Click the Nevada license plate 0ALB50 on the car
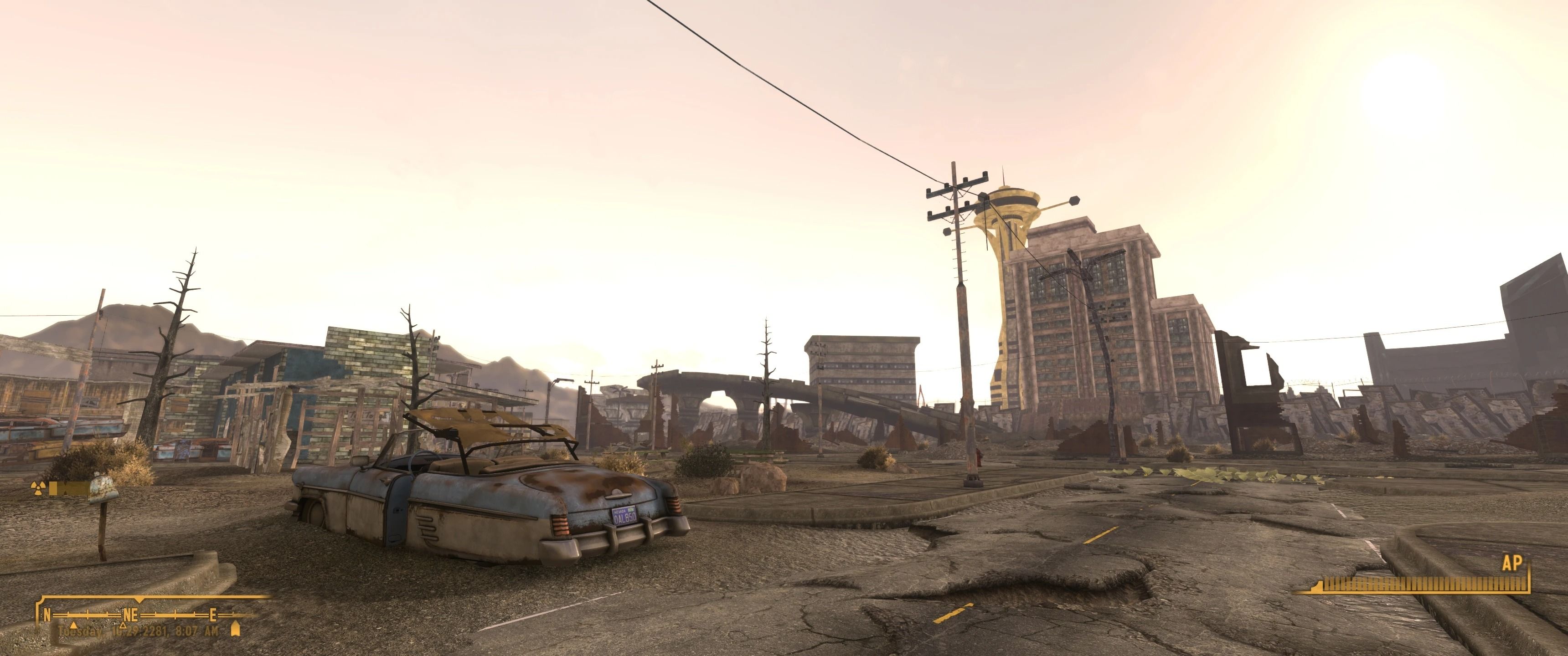1568x656 pixels. pyautogui.click(x=625, y=516)
